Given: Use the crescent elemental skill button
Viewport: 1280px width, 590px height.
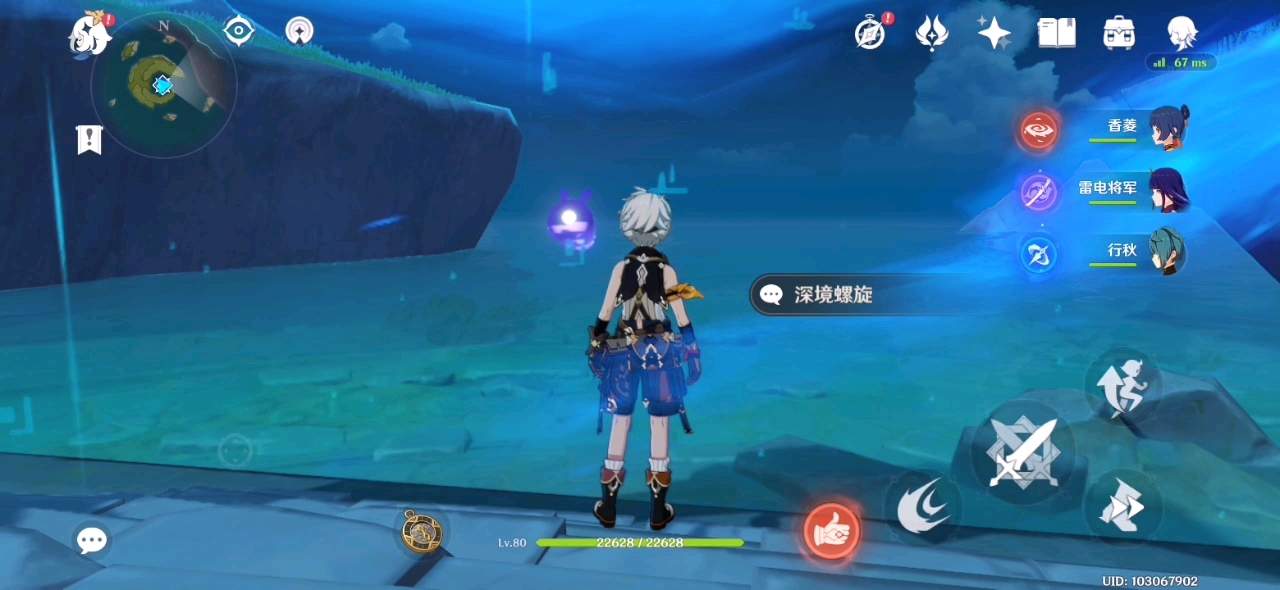Looking at the screenshot, I should point(921,508).
